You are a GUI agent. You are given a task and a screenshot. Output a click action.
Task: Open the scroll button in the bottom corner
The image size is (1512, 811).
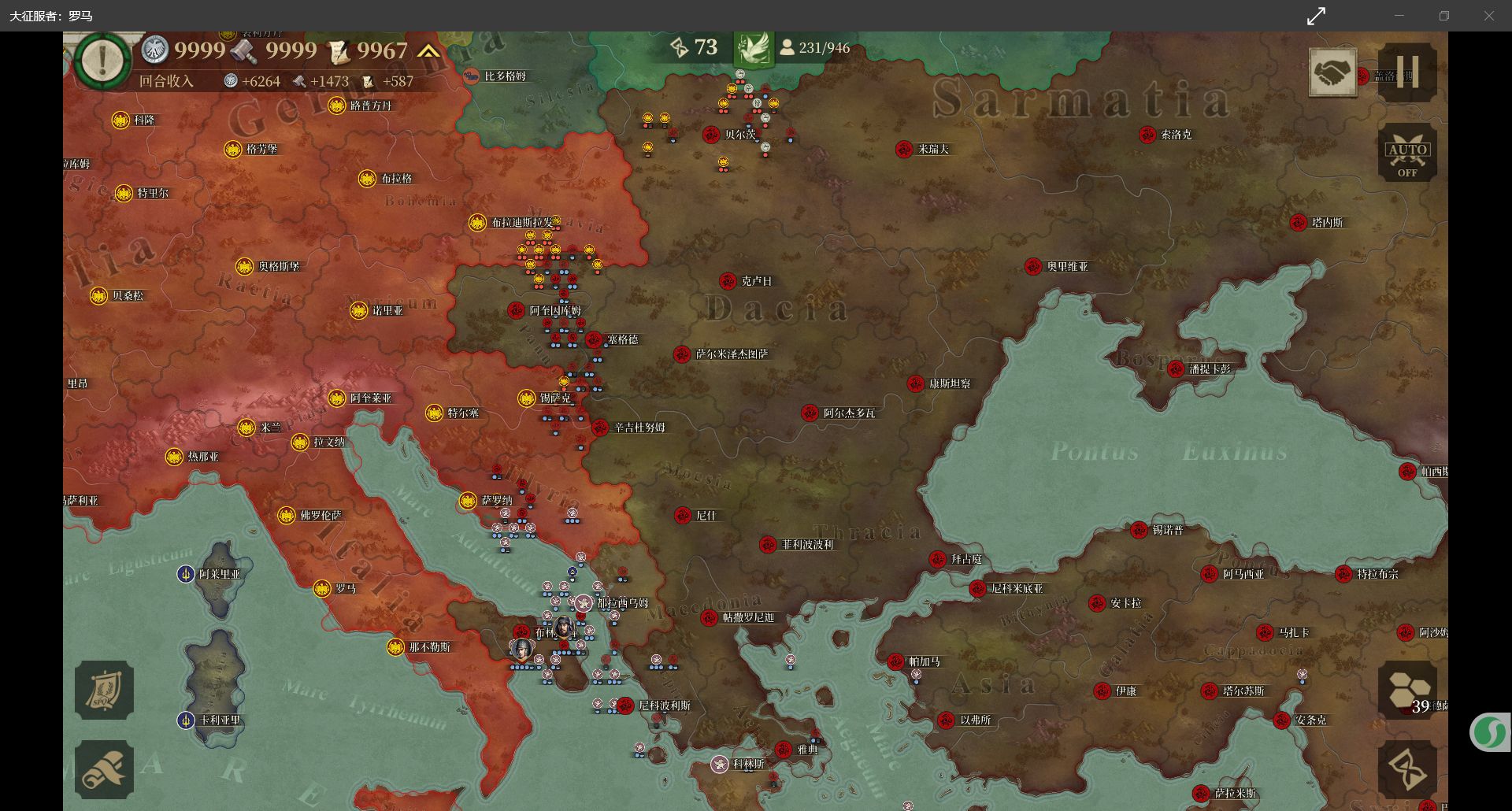104,769
